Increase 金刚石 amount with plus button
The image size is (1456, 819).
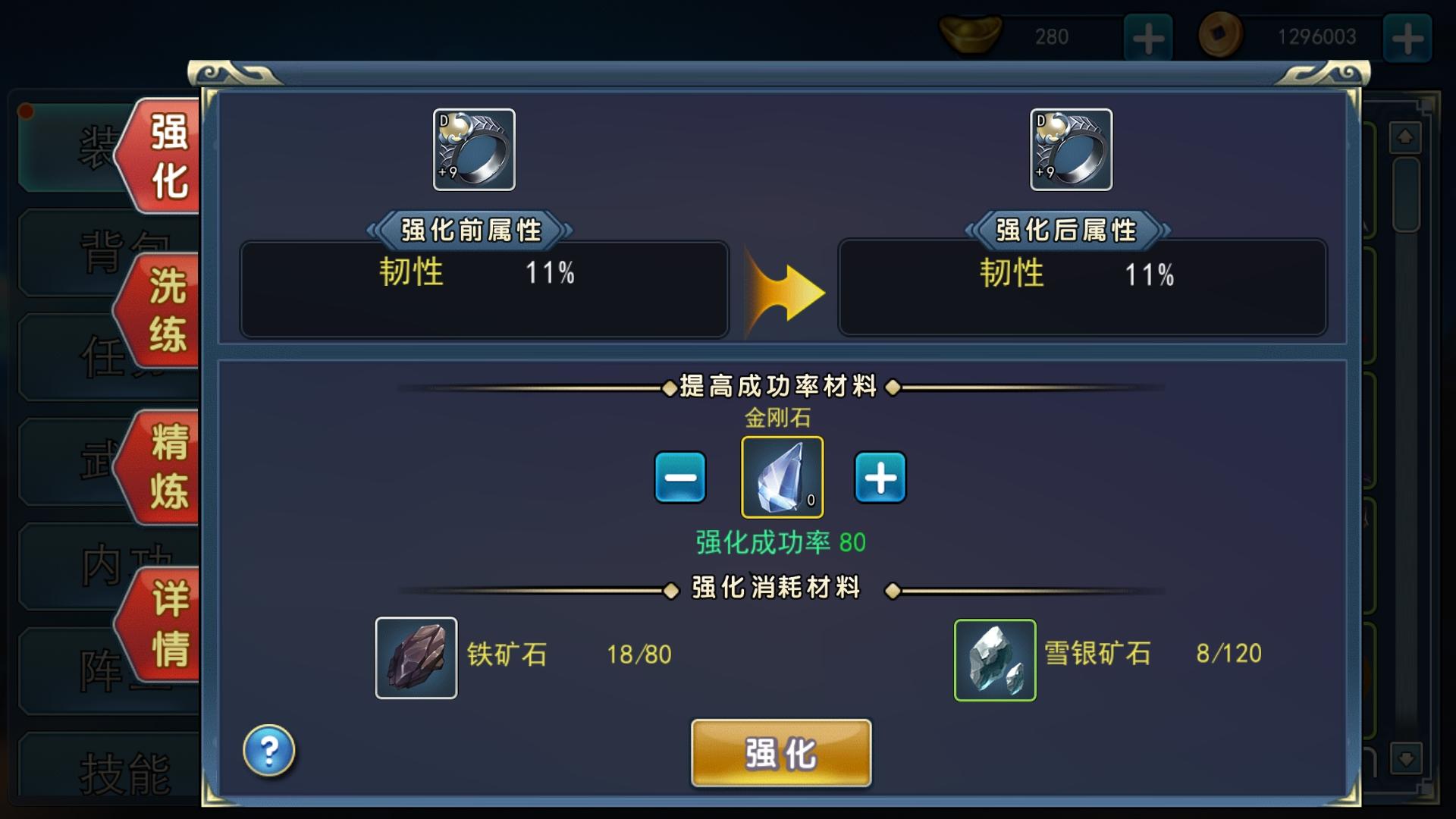[x=880, y=476]
